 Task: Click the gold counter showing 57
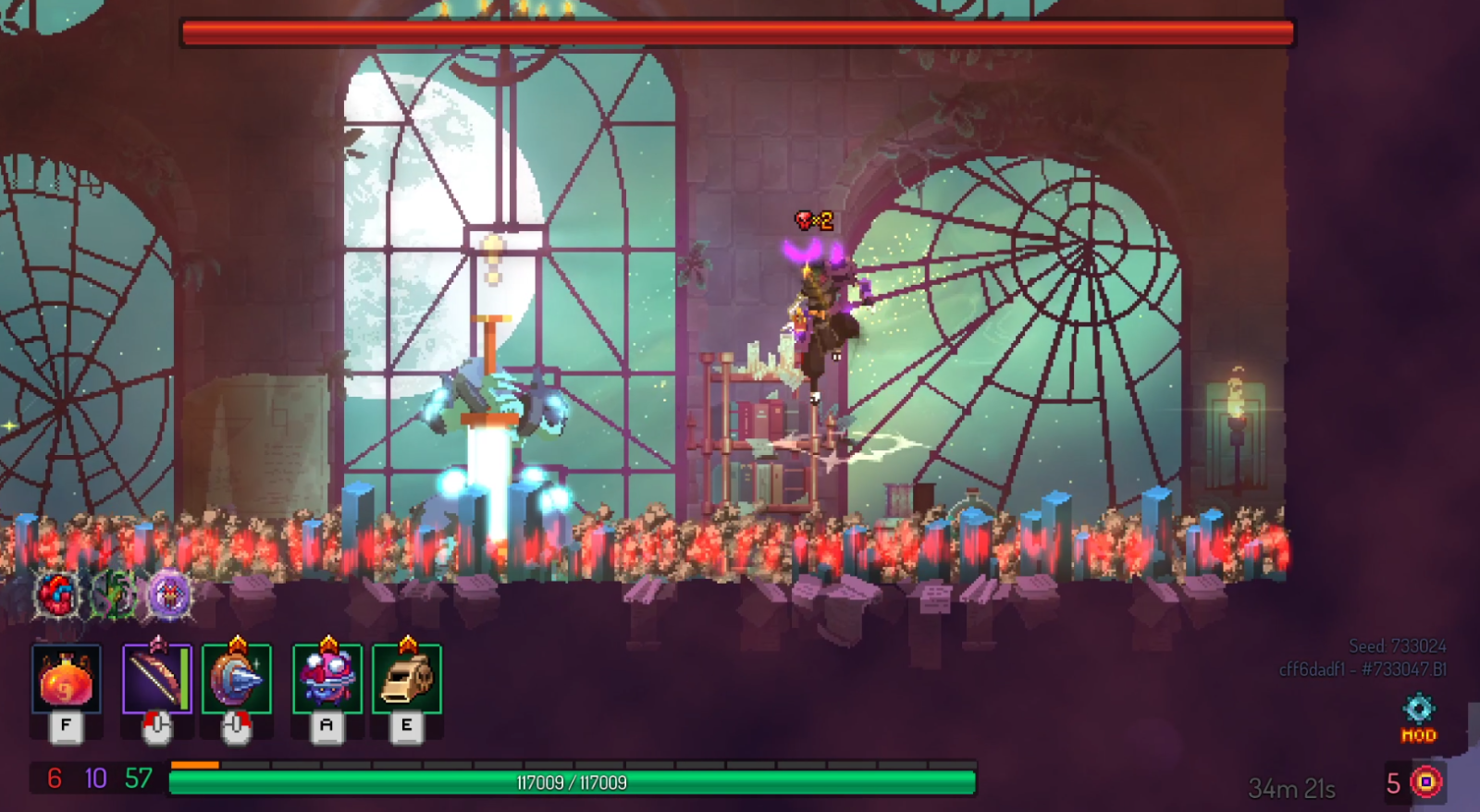pos(139,778)
